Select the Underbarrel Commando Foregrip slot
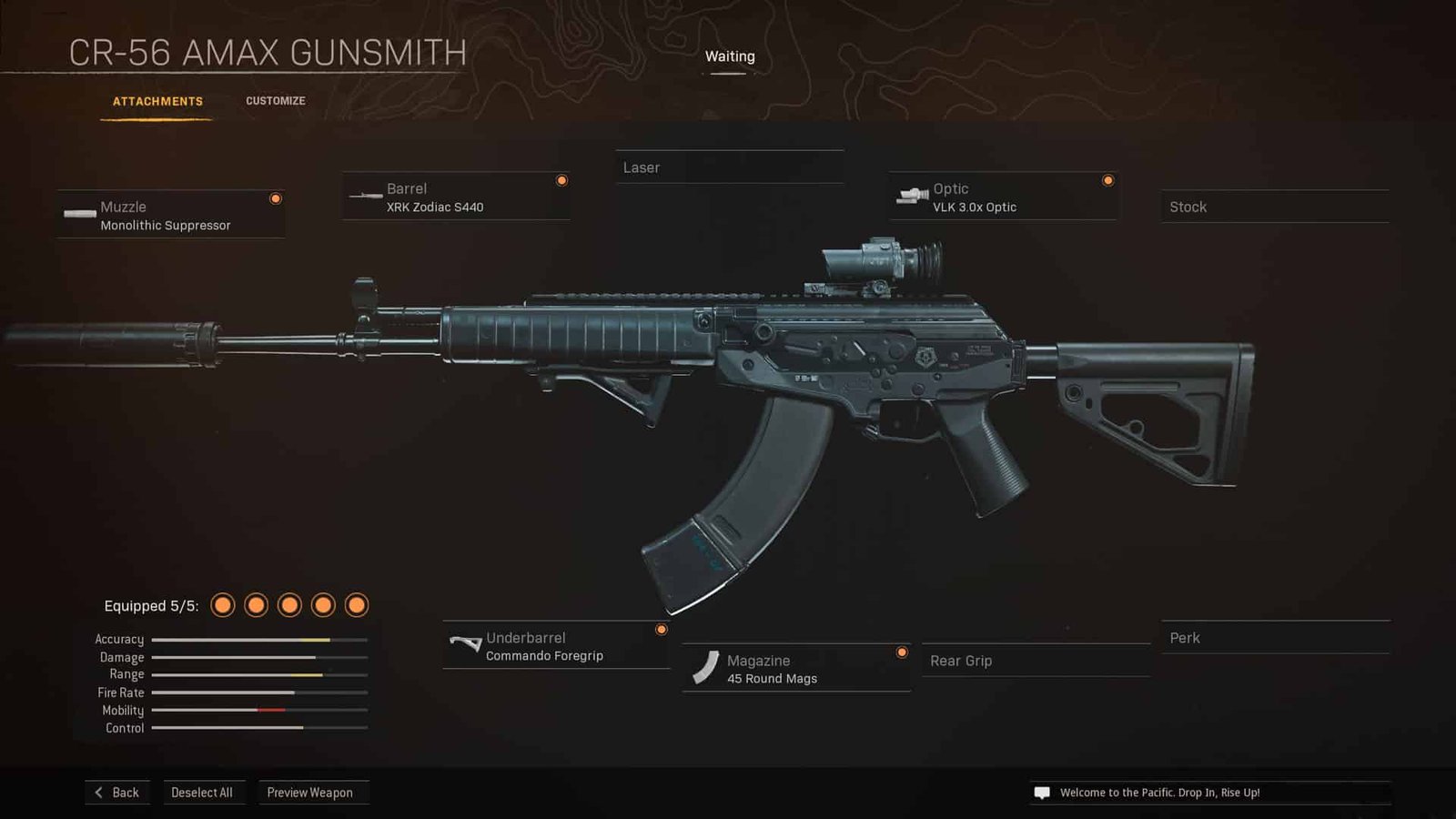This screenshot has width=1456, height=819. pyautogui.click(x=556, y=646)
